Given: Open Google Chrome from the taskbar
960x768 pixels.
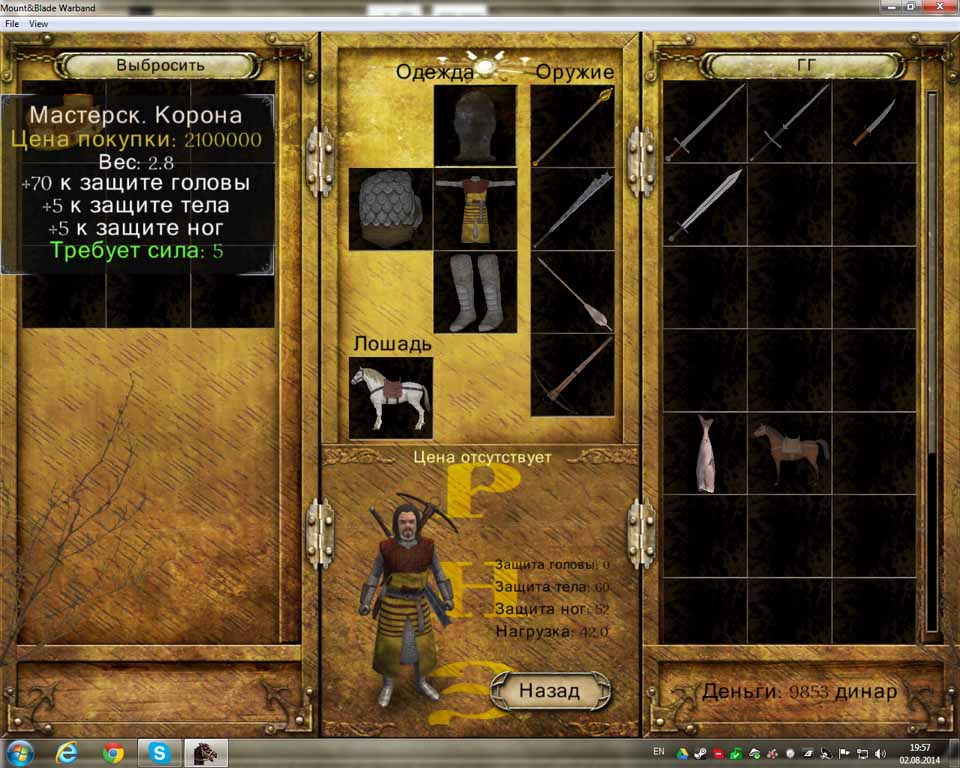Looking at the screenshot, I should 112,752.
